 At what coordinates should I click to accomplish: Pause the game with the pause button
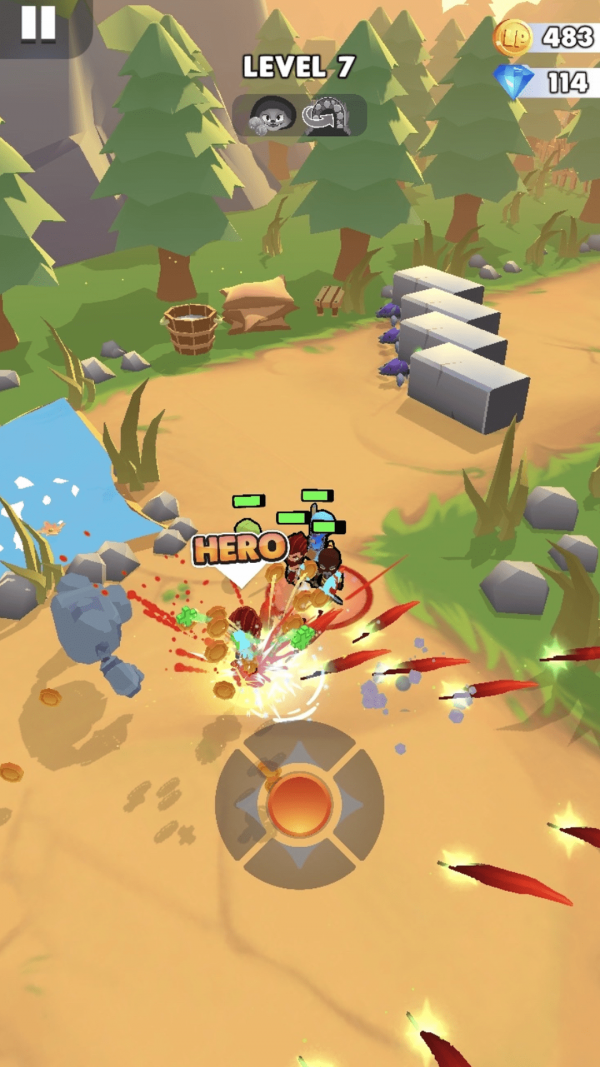38,22
